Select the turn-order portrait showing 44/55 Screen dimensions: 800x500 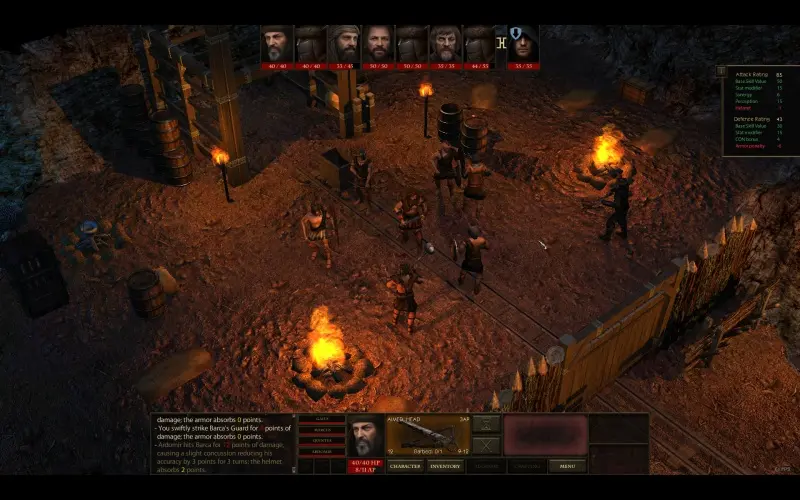[x=479, y=44]
